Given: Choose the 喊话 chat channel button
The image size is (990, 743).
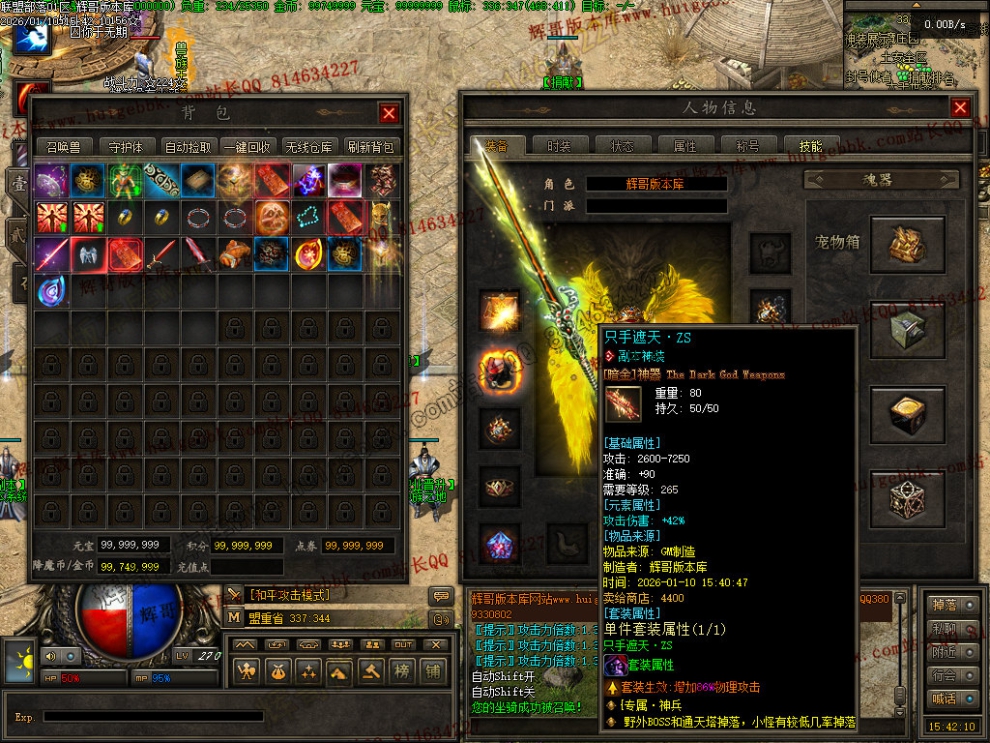Looking at the screenshot, I should click(943, 698).
